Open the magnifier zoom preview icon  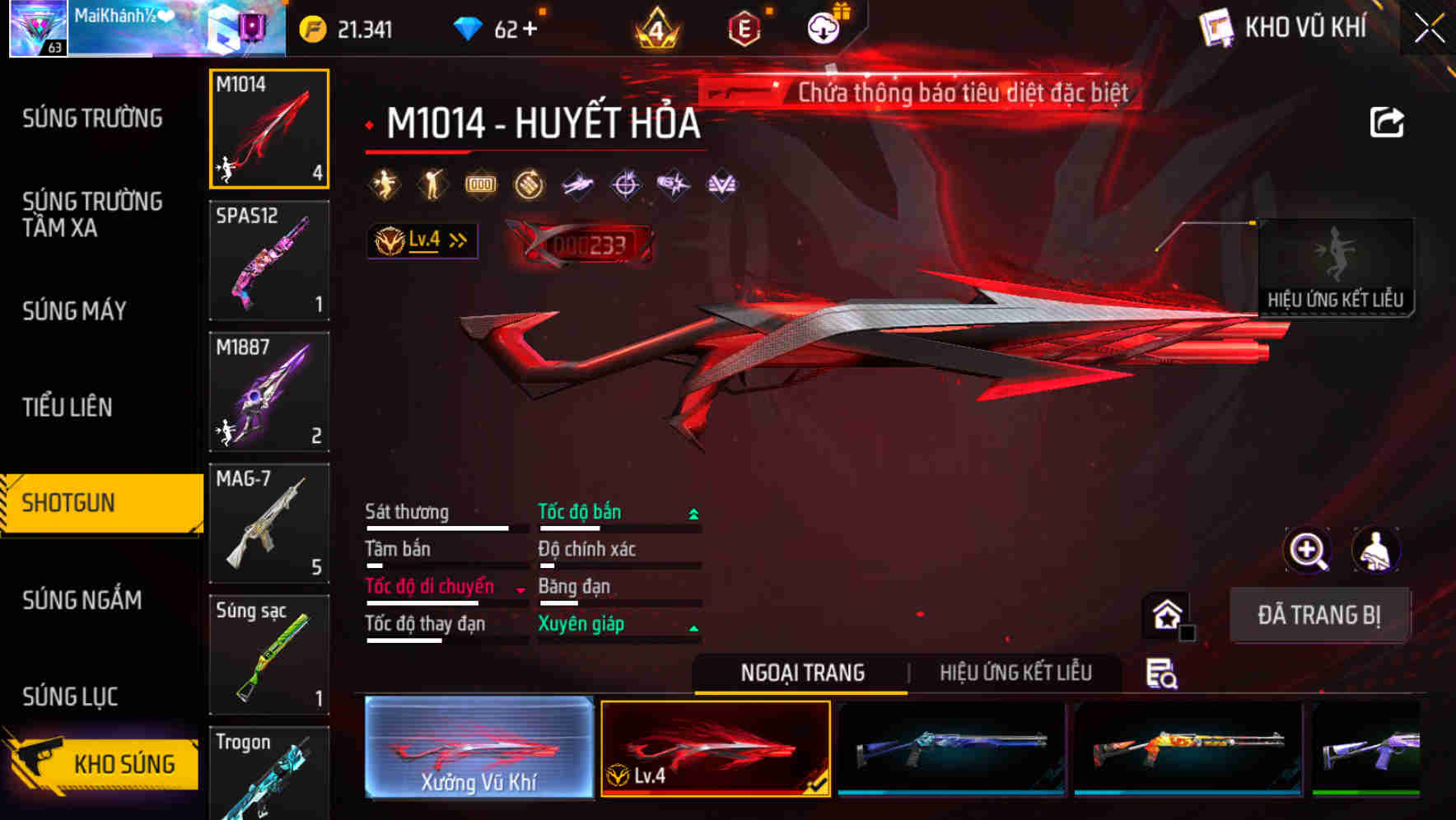pos(1308,550)
